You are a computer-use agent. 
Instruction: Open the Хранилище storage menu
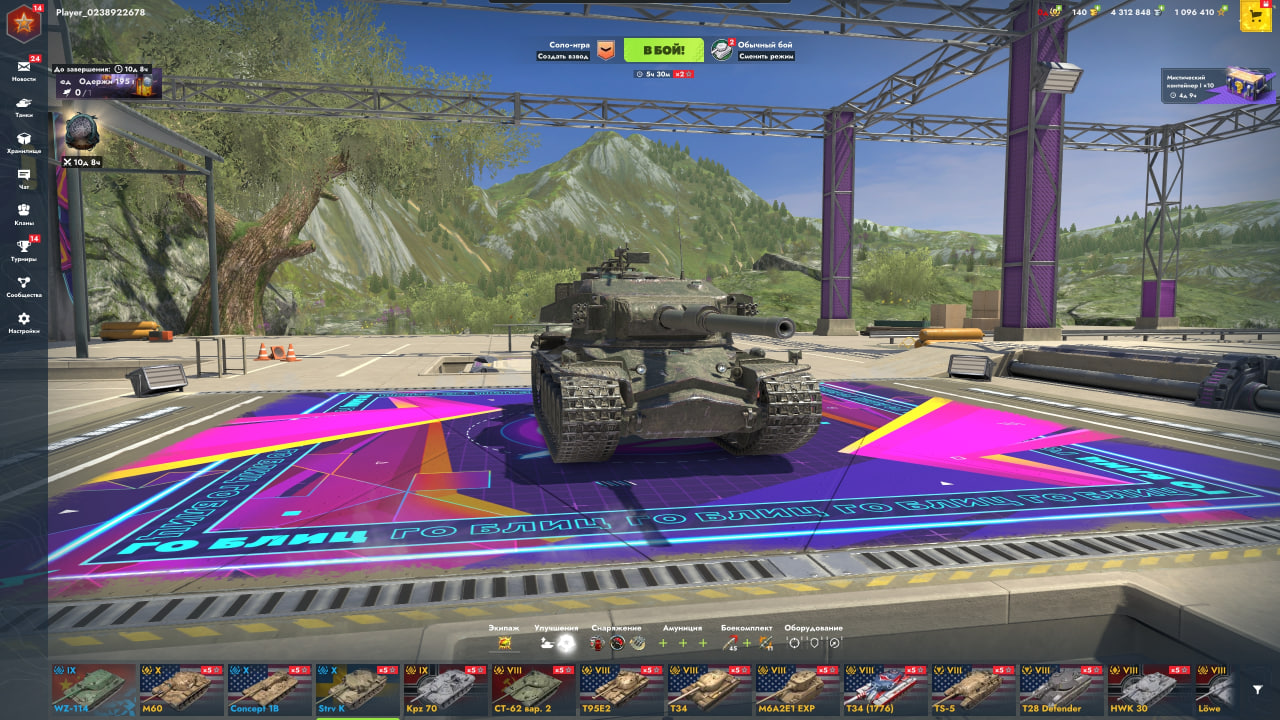tap(24, 142)
